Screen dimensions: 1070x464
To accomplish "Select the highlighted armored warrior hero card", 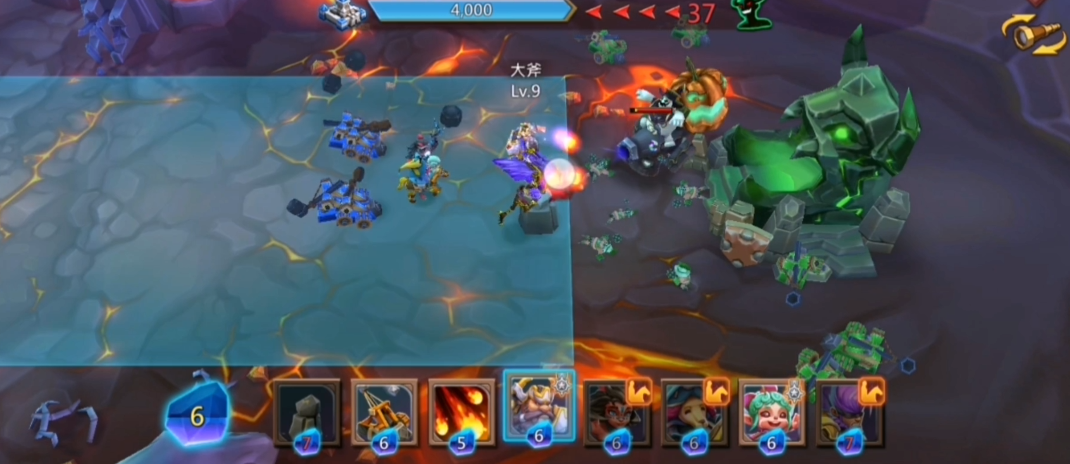I will (x=539, y=410).
